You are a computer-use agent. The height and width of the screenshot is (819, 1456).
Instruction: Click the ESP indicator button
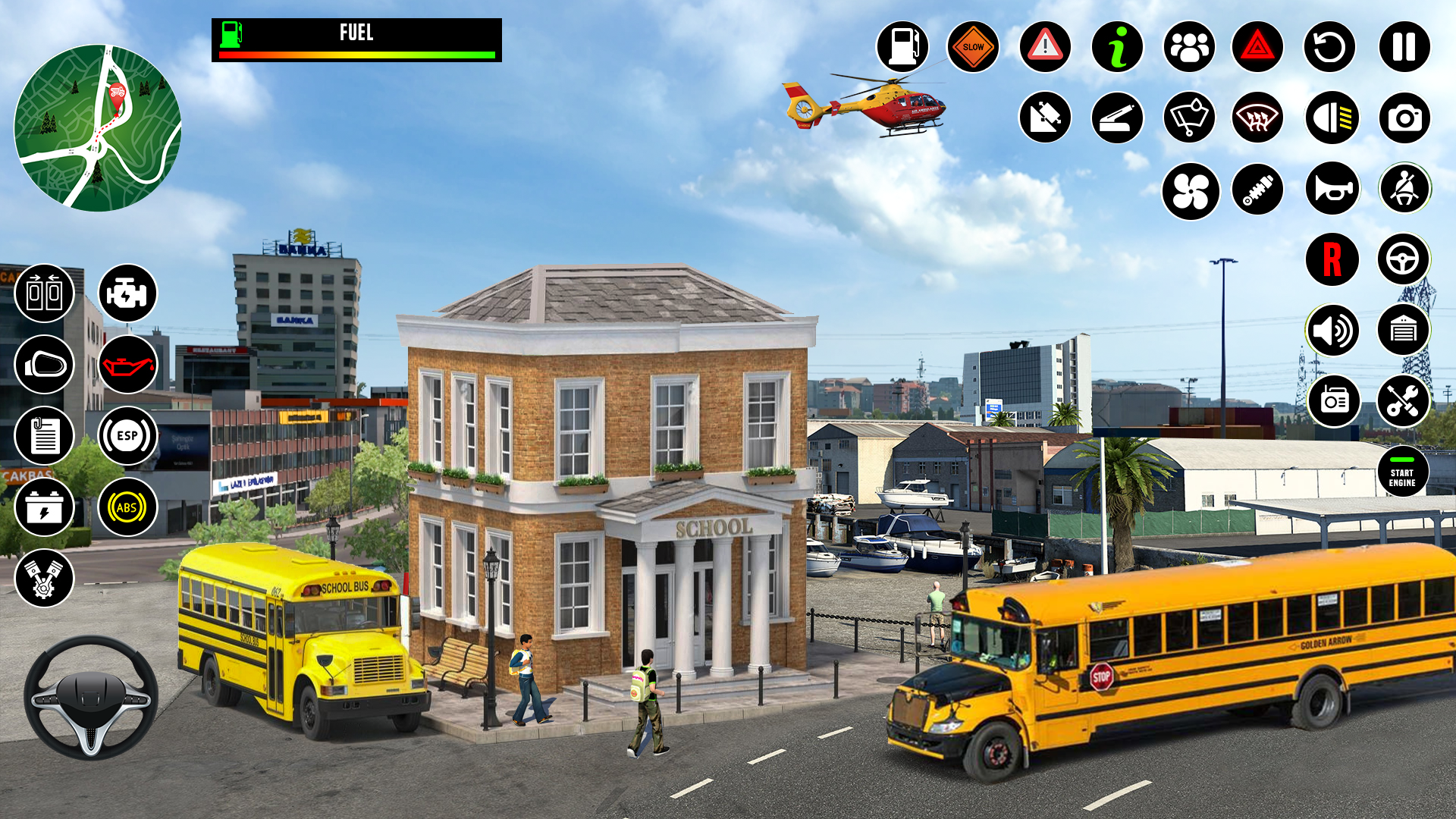(127, 436)
